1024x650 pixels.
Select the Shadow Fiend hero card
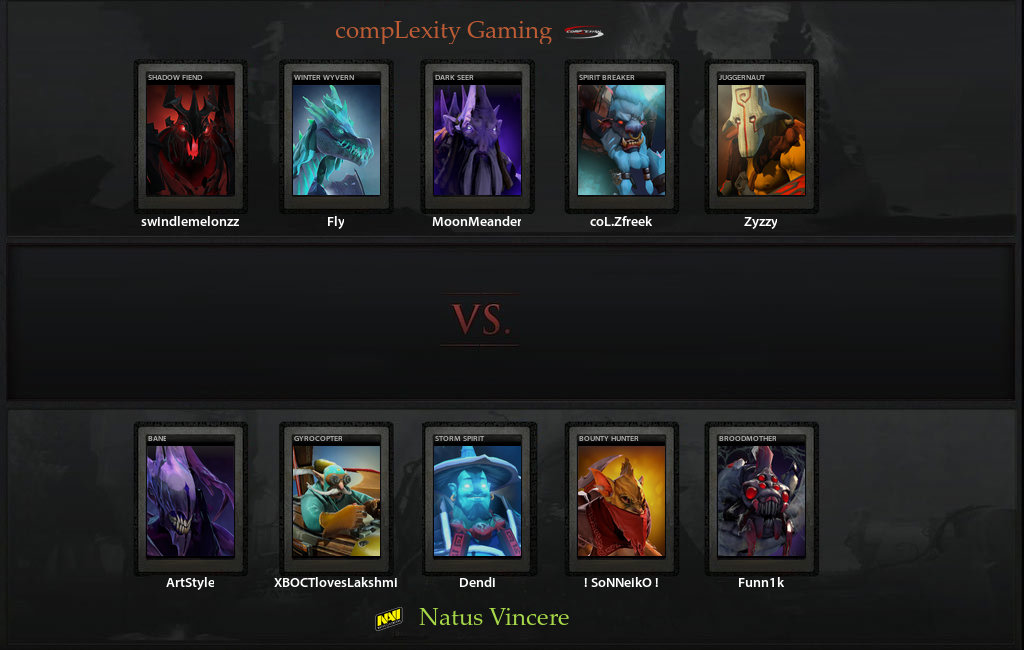pos(190,136)
